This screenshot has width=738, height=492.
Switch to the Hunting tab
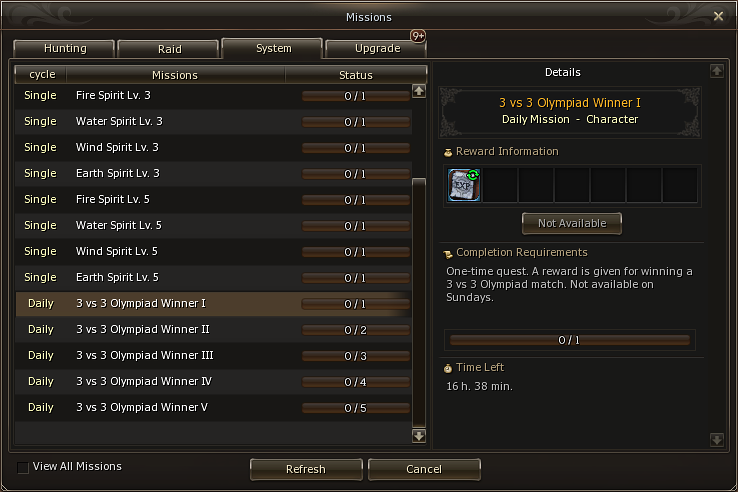click(65, 49)
